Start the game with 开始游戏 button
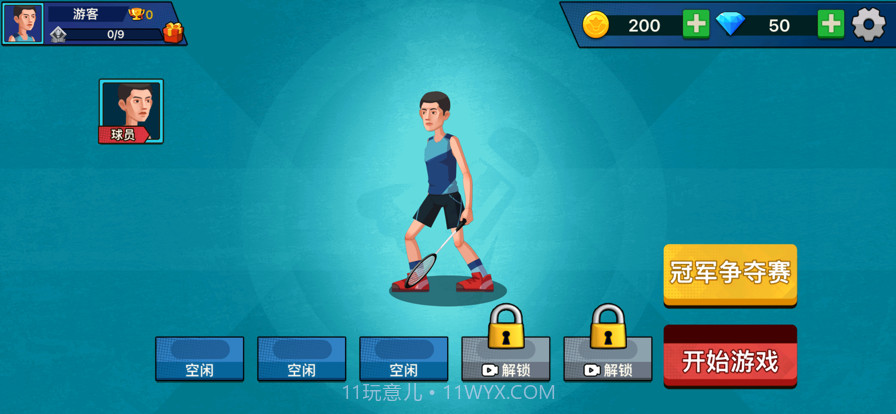 coord(730,358)
